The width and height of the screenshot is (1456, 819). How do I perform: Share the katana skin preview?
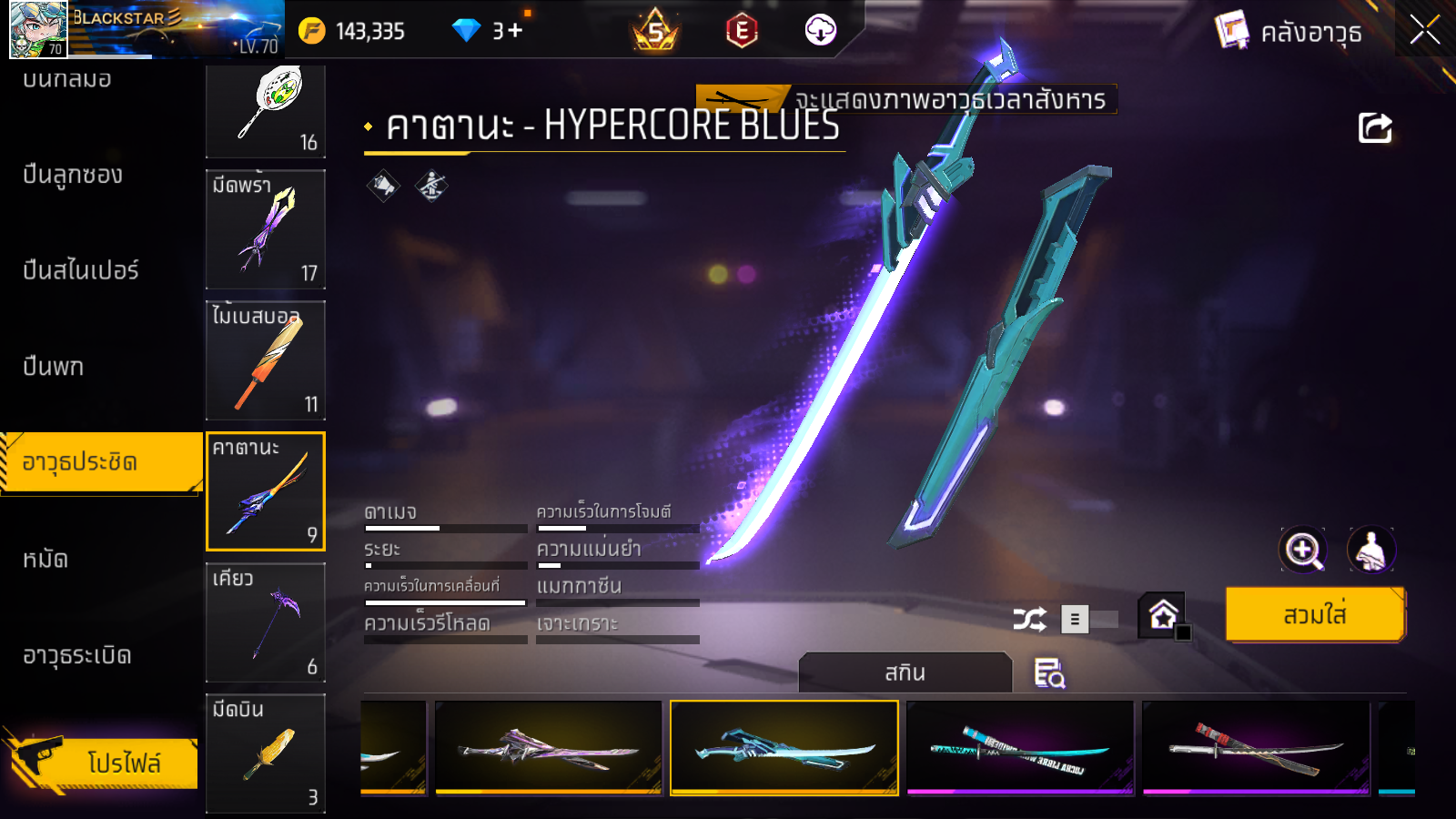(x=1375, y=128)
